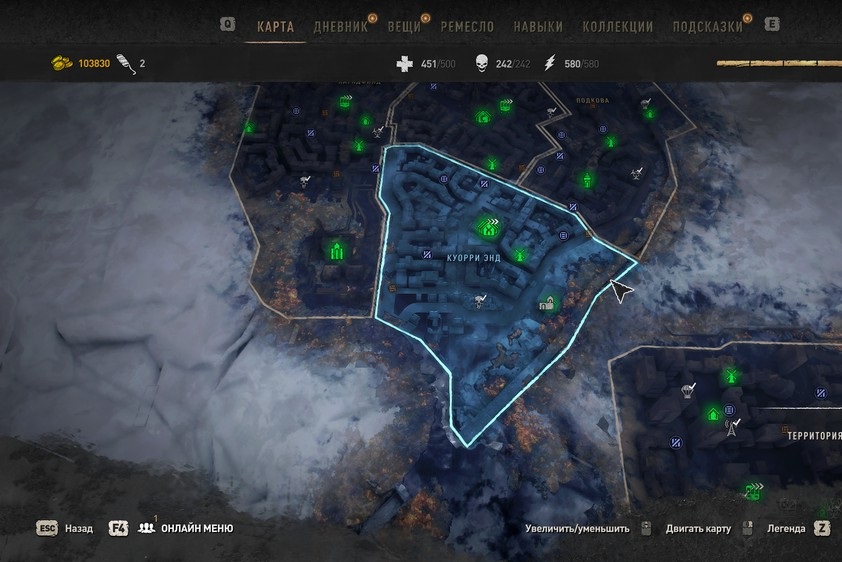Image resolution: width=842 pixels, height=562 pixels.
Task: Show the Подсказки tab
Action: tap(708, 27)
